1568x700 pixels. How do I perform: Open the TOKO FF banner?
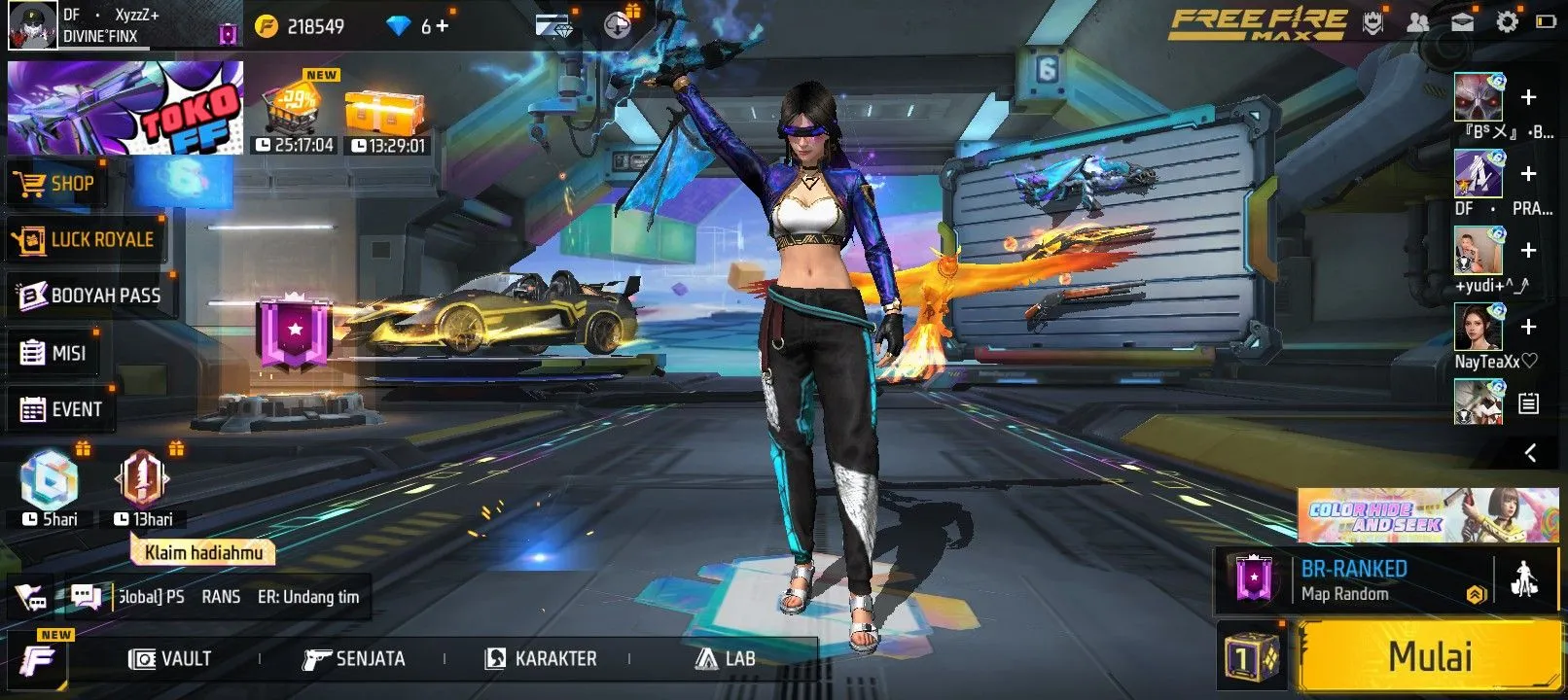pyautogui.click(x=125, y=108)
